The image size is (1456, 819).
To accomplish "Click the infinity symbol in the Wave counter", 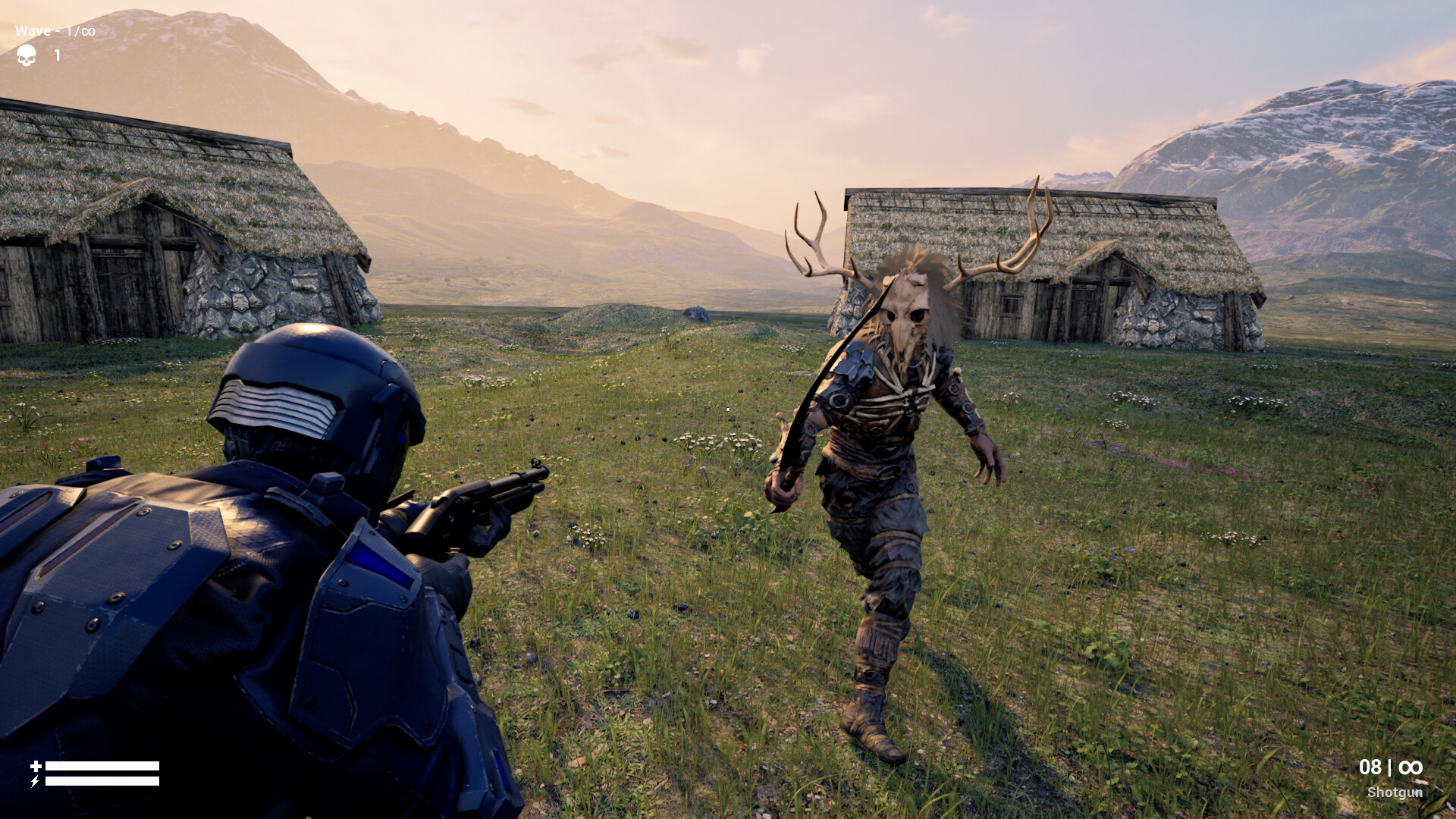I will click(x=89, y=31).
